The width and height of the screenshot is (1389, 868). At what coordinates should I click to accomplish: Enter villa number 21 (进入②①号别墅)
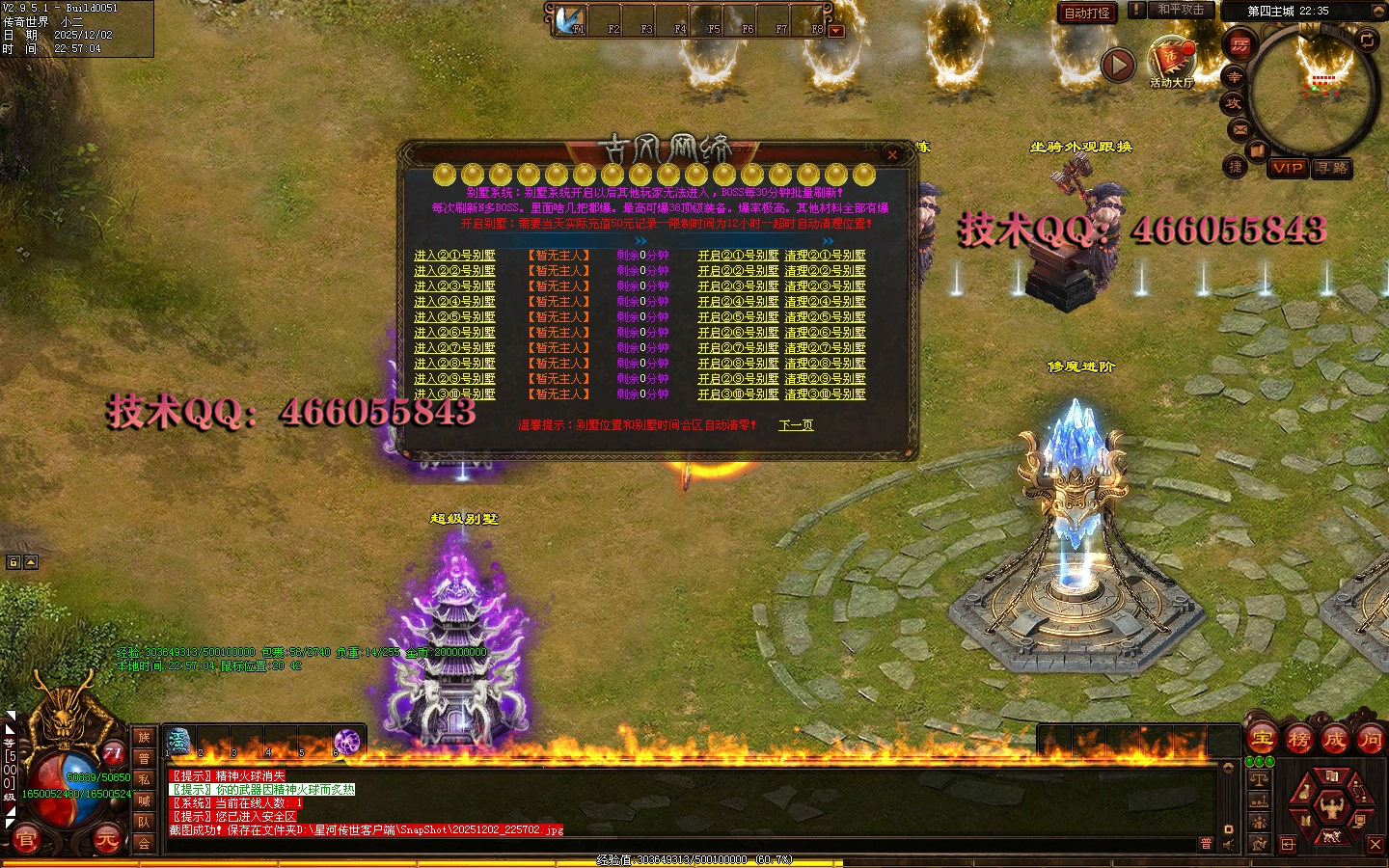tap(454, 256)
